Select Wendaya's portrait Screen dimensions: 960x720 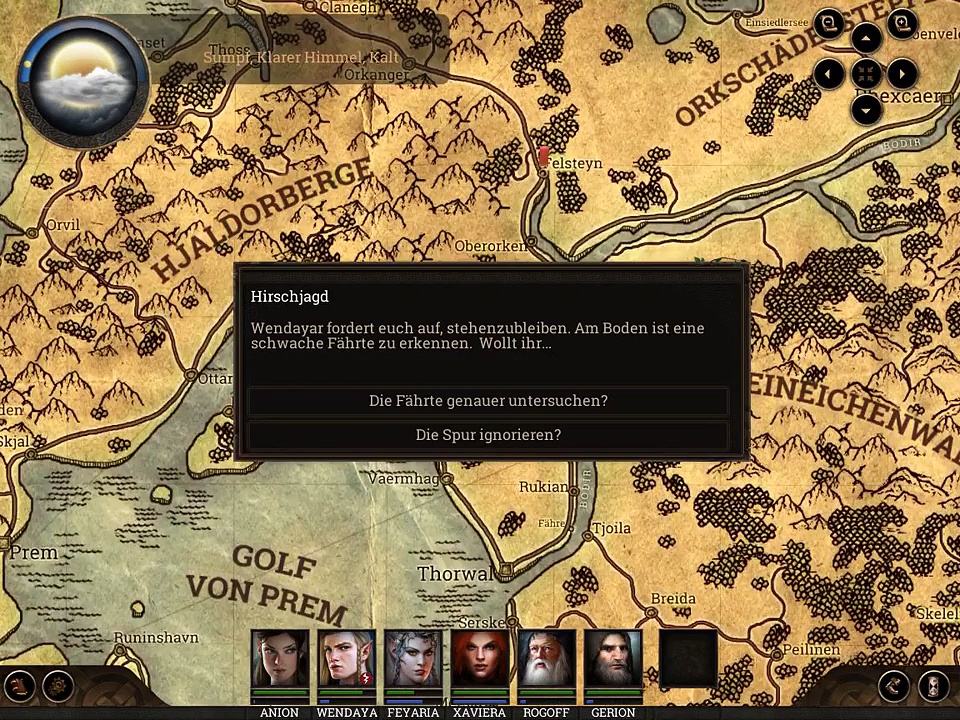pyautogui.click(x=347, y=658)
